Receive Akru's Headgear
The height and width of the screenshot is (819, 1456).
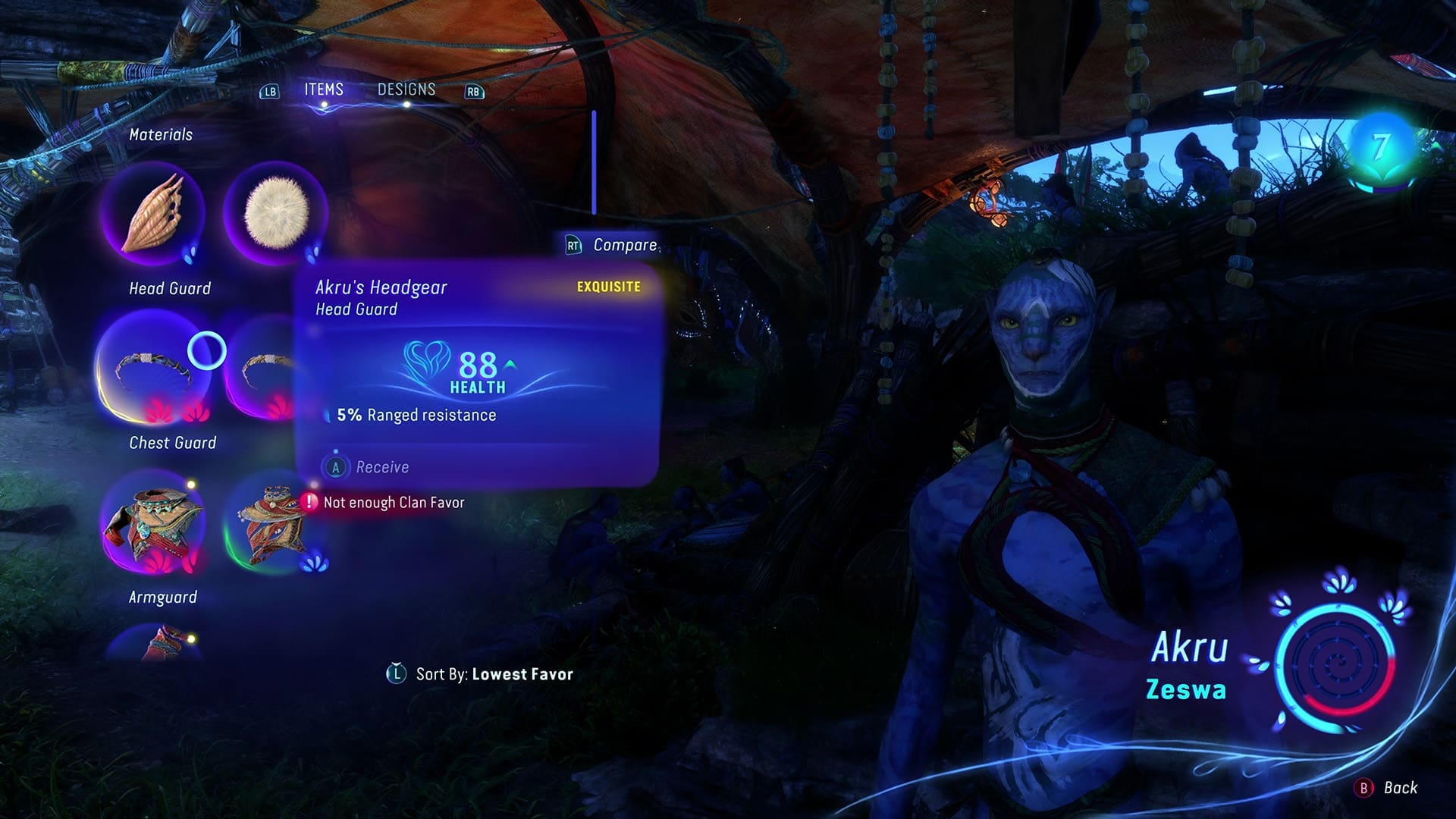pos(372,467)
